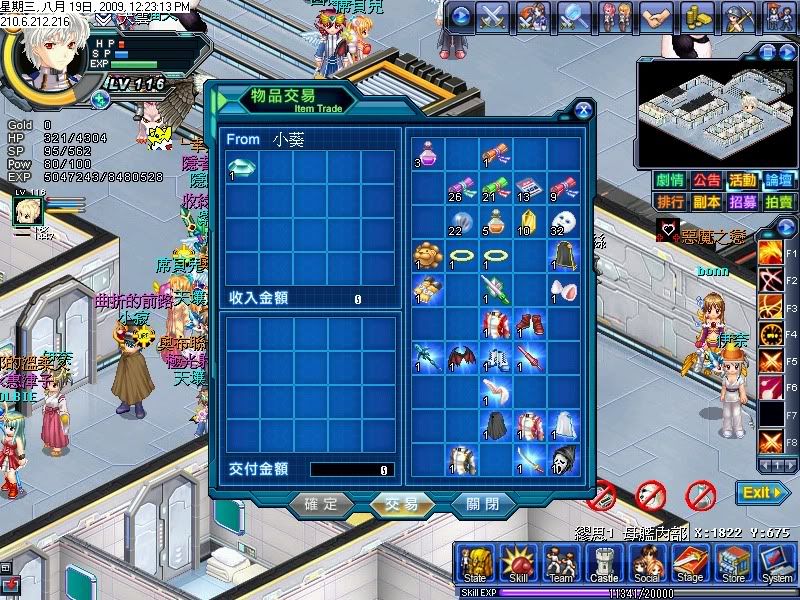The width and height of the screenshot is (800, 600).
Task: Confirm the trade with the 確定 button
Action: pos(321,504)
